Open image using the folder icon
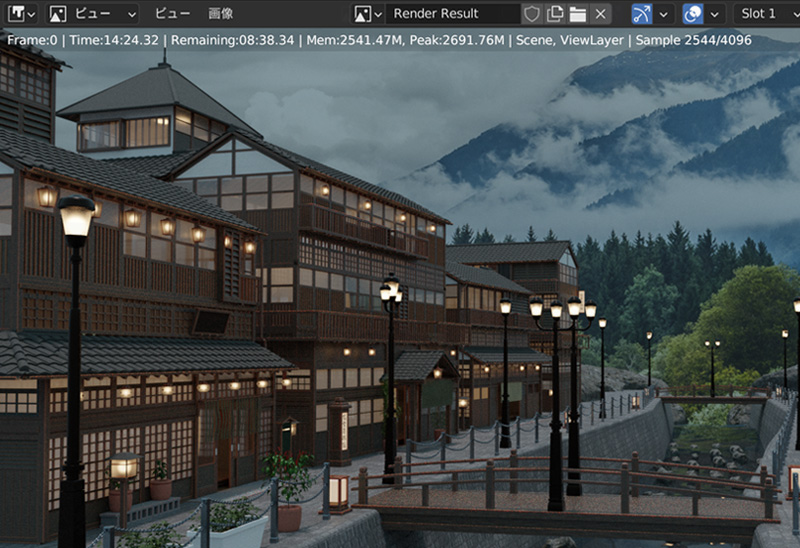 (577, 14)
